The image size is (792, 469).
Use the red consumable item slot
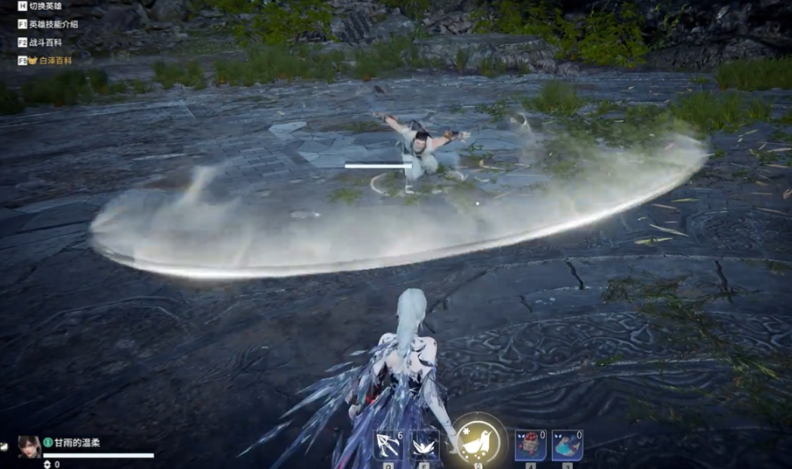[530, 445]
